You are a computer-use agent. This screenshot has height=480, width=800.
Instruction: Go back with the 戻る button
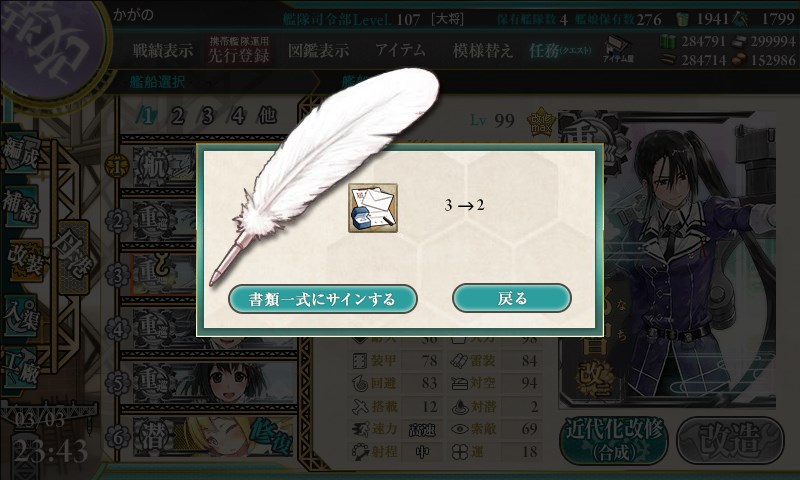(511, 298)
